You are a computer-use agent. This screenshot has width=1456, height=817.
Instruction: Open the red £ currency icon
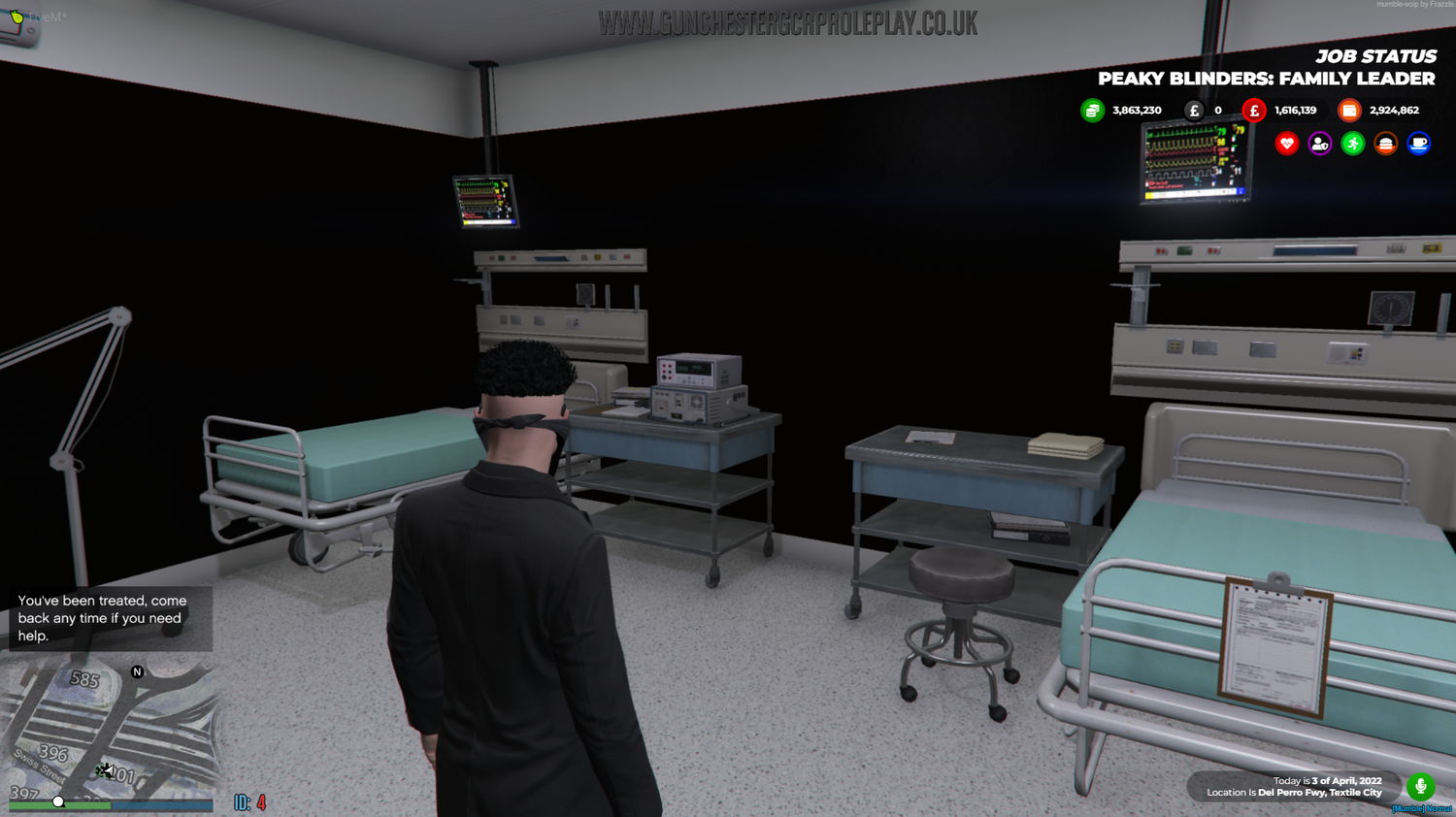[x=1253, y=110]
